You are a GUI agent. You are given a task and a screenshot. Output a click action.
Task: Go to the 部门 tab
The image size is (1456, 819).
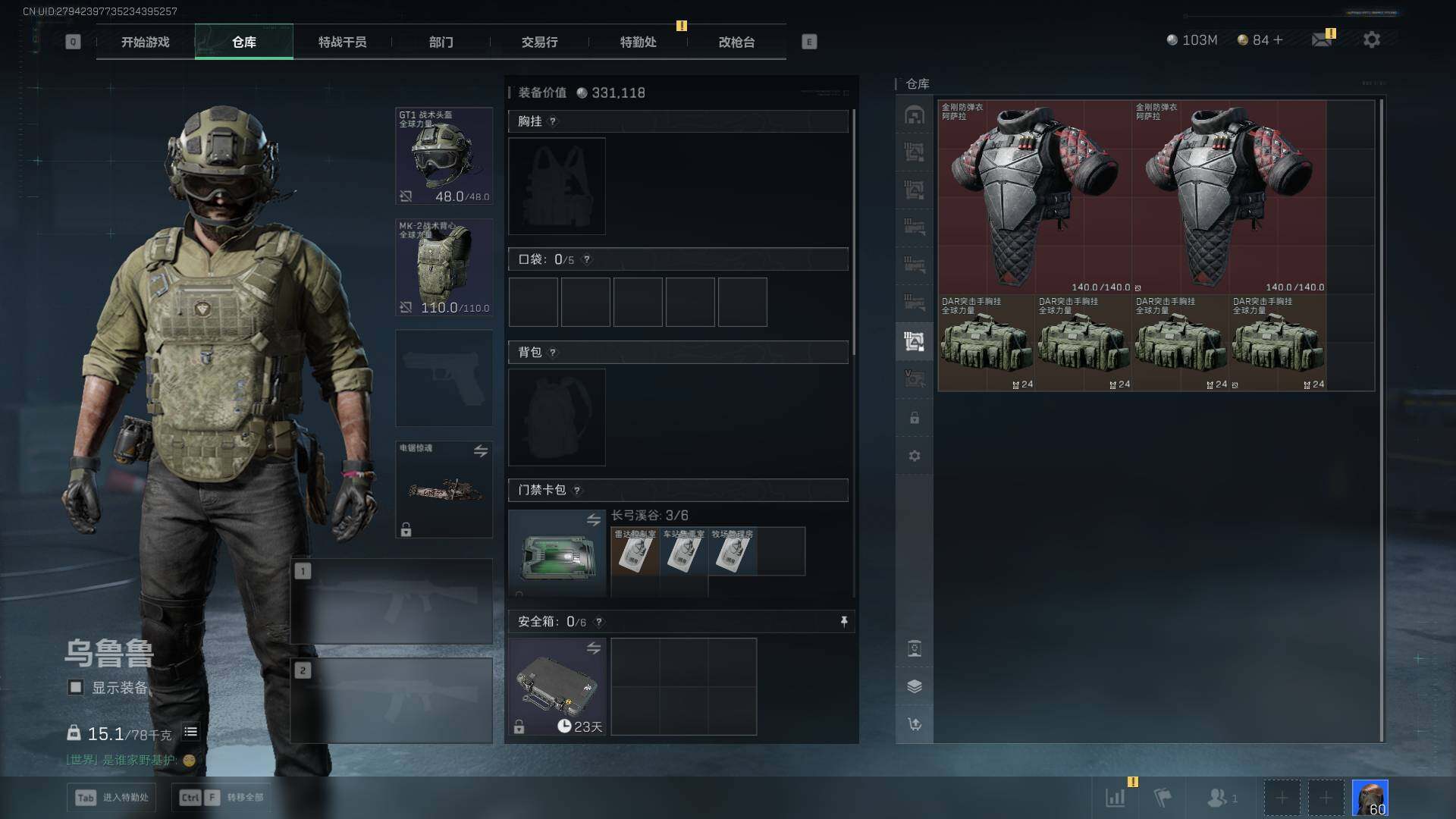pyautogui.click(x=441, y=42)
